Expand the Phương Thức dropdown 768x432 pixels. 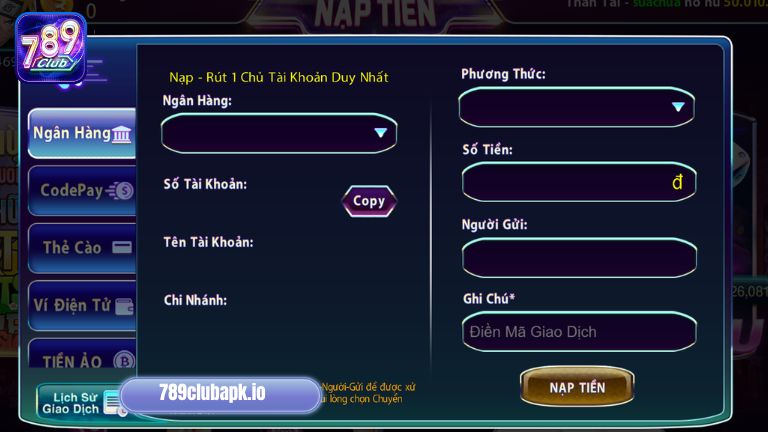(x=576, y=107)
